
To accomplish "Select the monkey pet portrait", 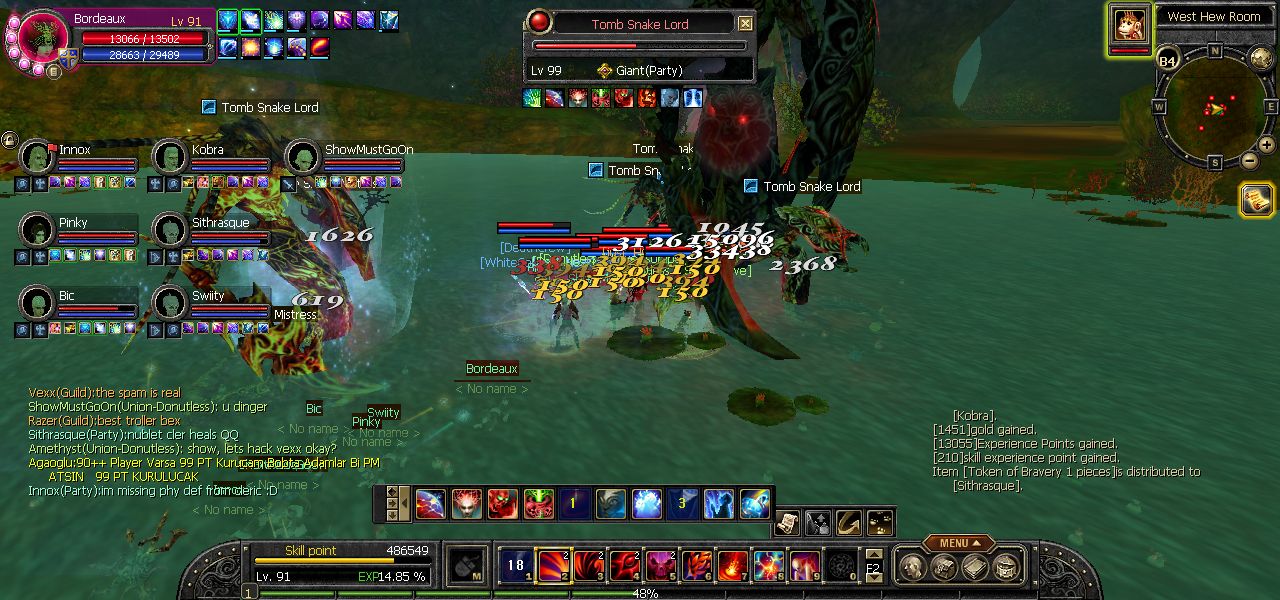I will (x=1130, y=24).
